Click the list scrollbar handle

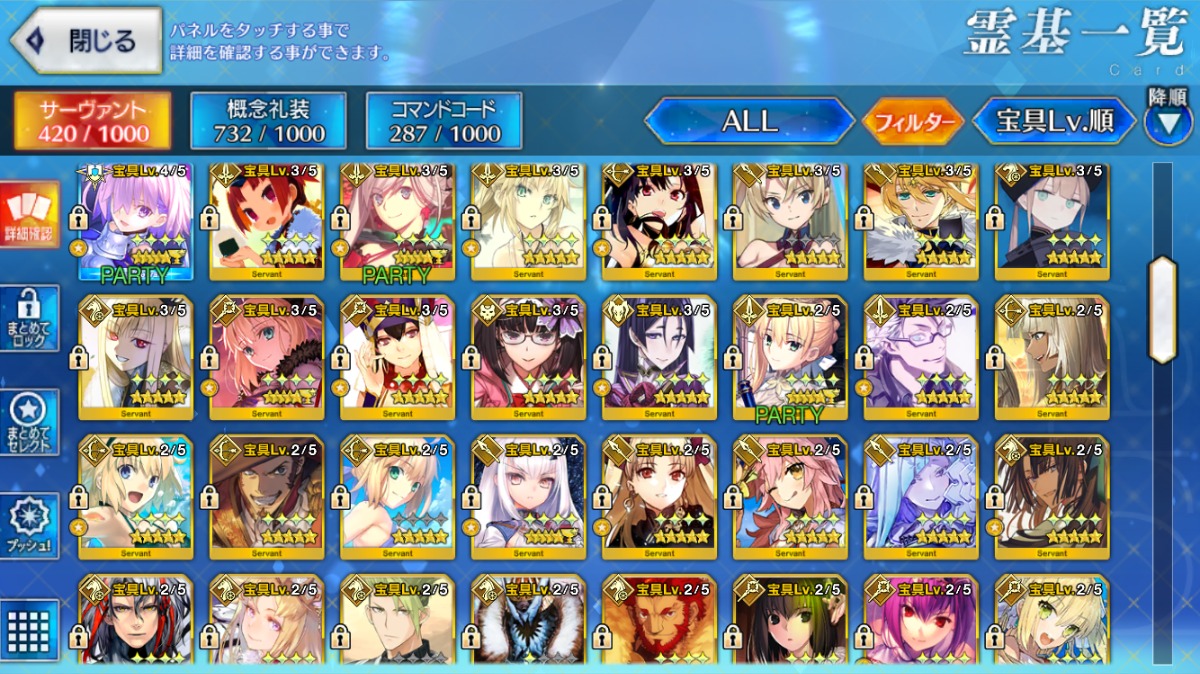point(1162,310)
